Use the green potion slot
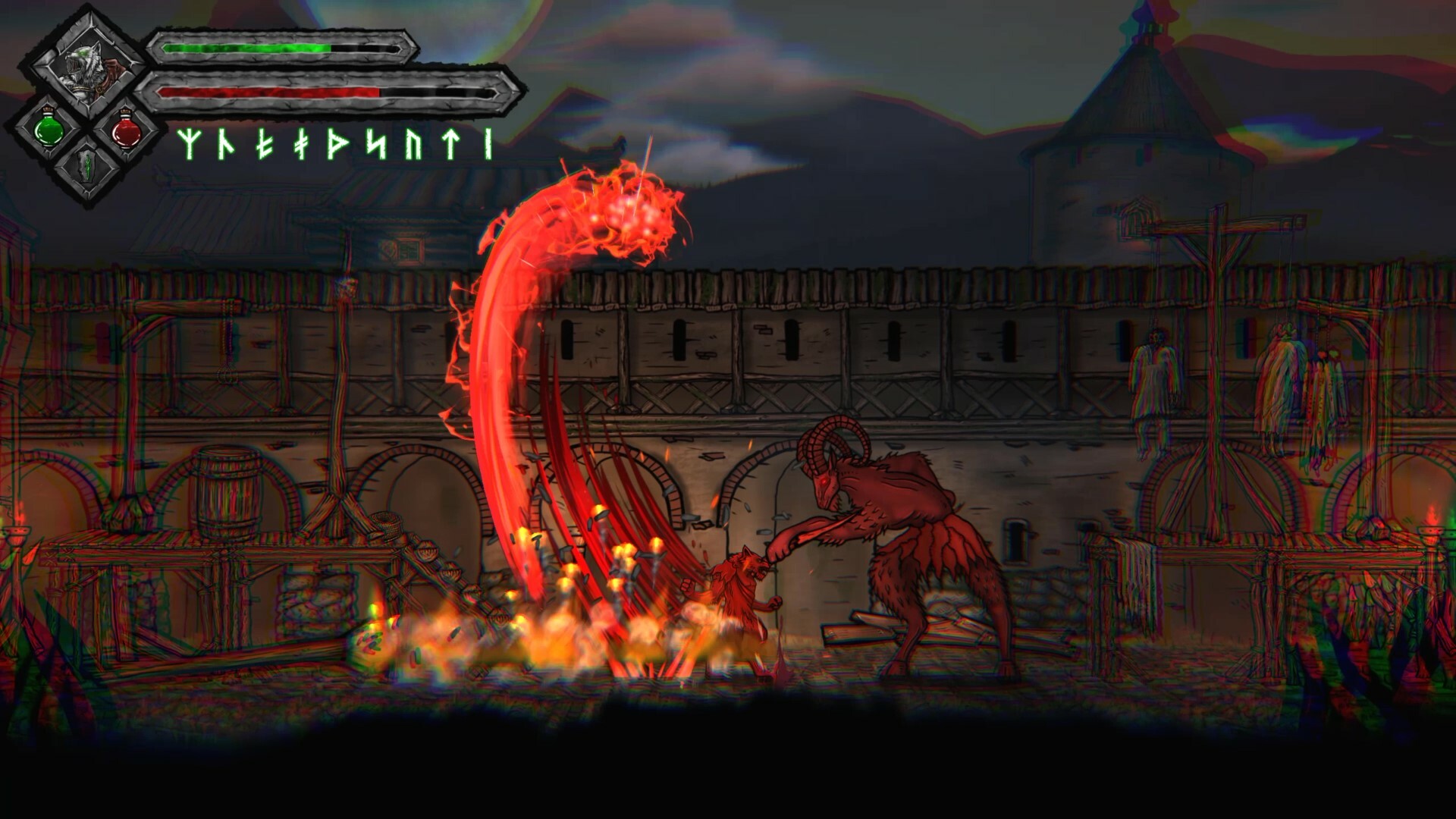1456x819 pixels. click(x=49, y=130)
